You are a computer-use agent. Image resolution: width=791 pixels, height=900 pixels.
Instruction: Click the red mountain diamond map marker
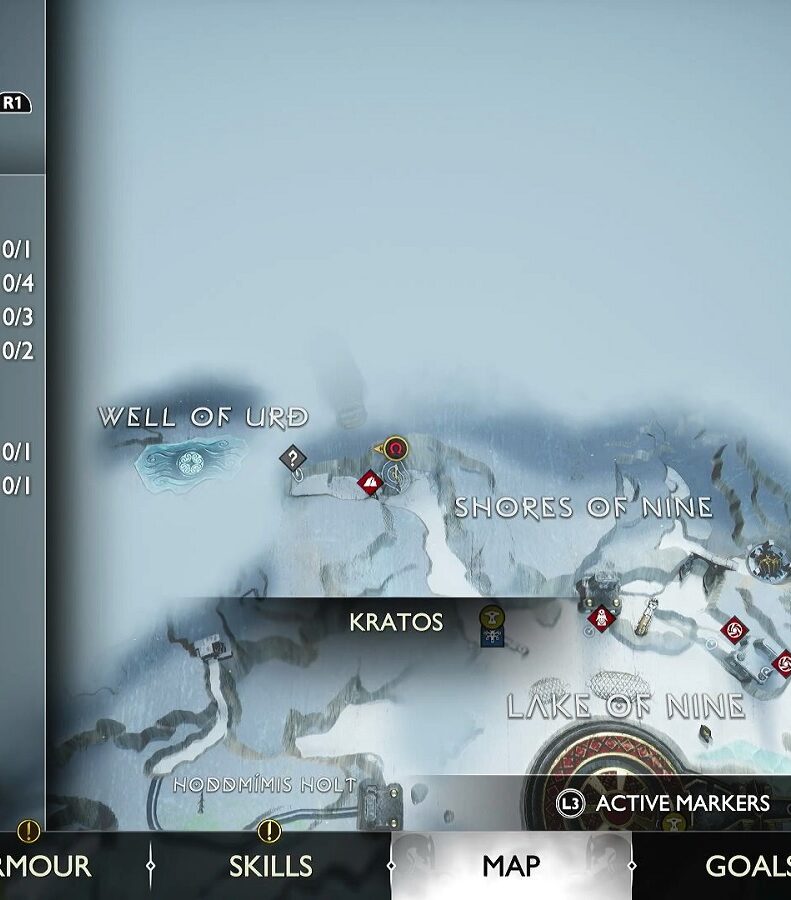pos(371,484)
